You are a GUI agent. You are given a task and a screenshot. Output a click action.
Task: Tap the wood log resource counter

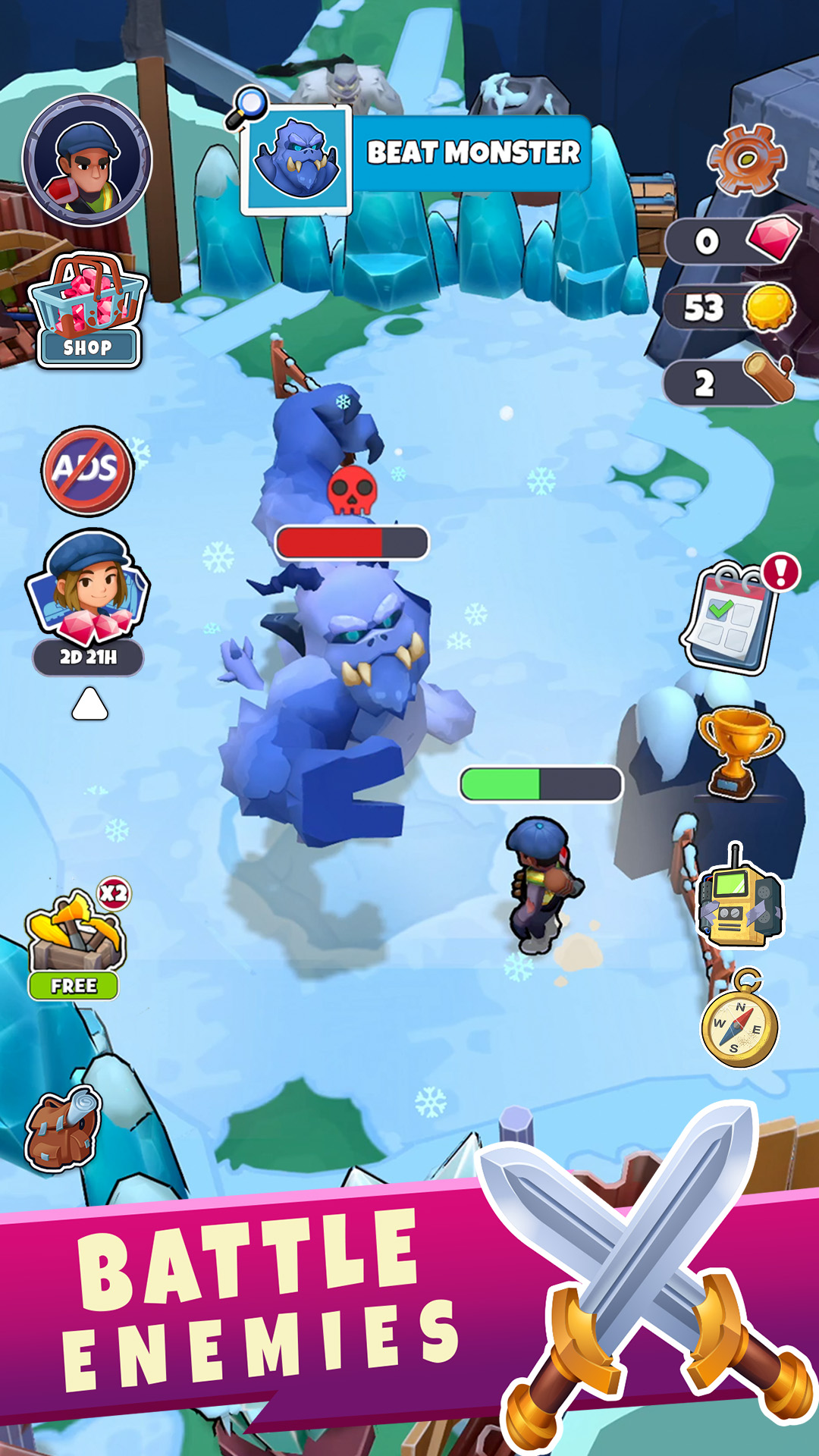pos(730,382)
